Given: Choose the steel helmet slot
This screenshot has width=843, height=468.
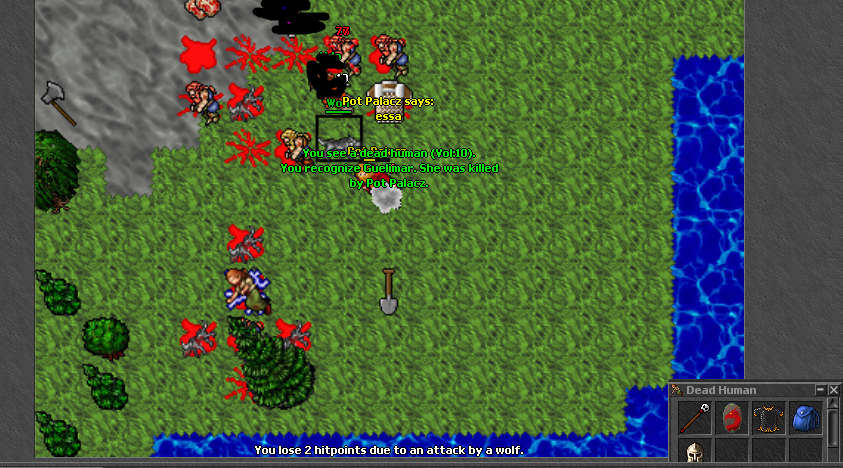Looking at the screenshot, I should point(694,453).
